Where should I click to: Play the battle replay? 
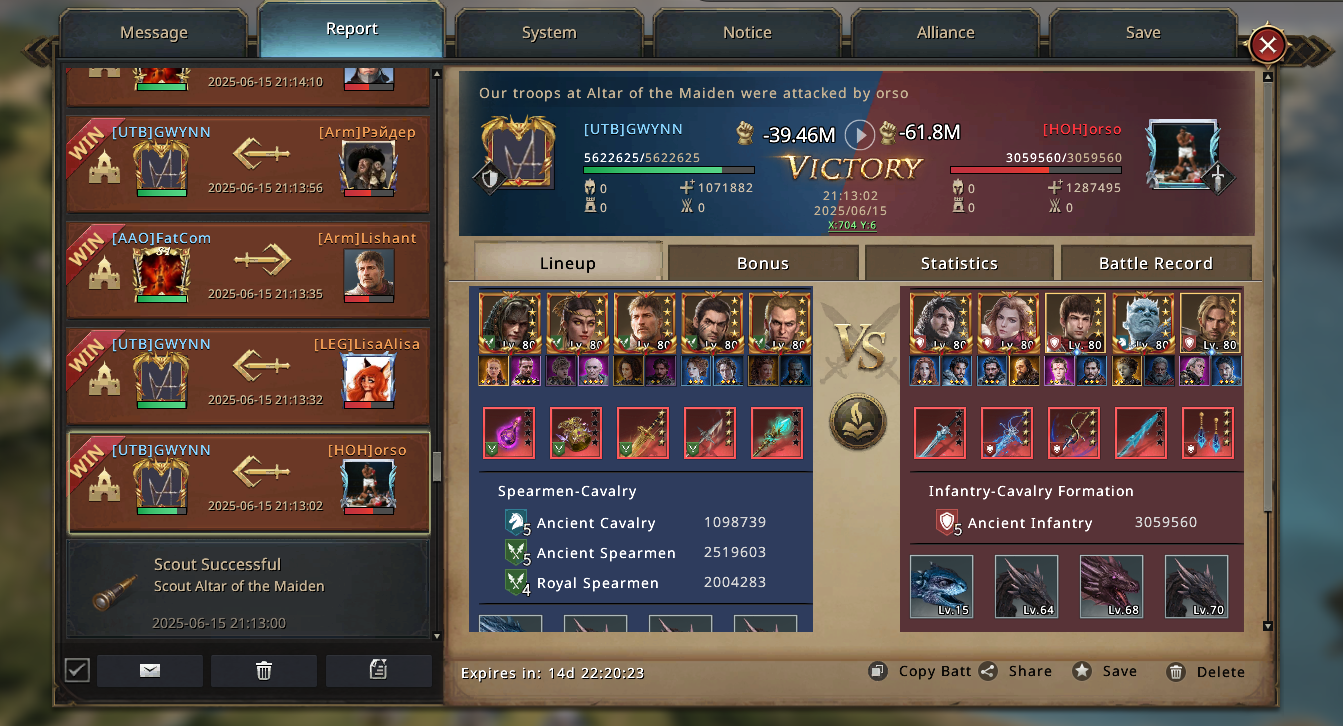click(x=860, y=134)
